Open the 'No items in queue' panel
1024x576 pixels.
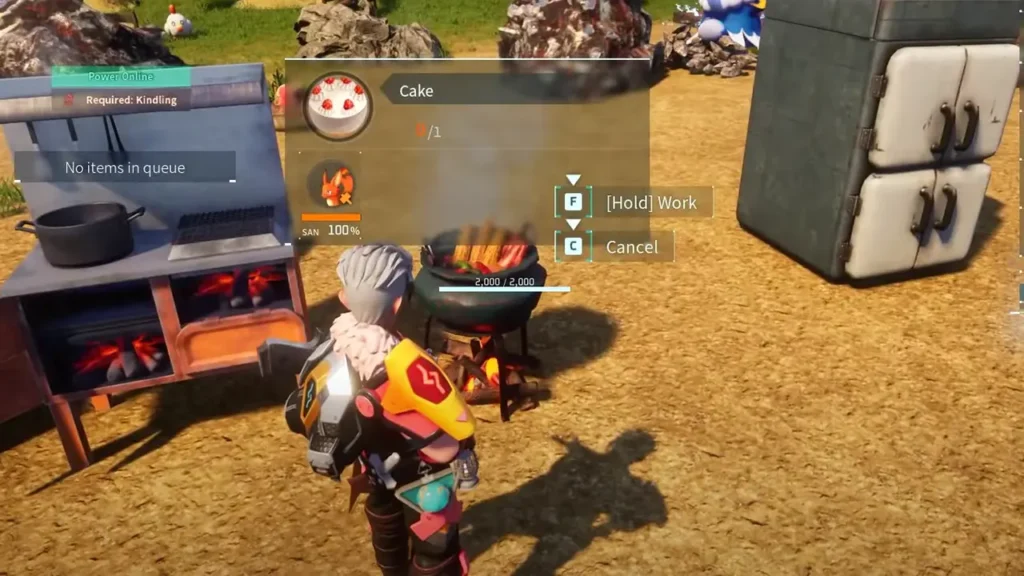[x=125, y=167]
